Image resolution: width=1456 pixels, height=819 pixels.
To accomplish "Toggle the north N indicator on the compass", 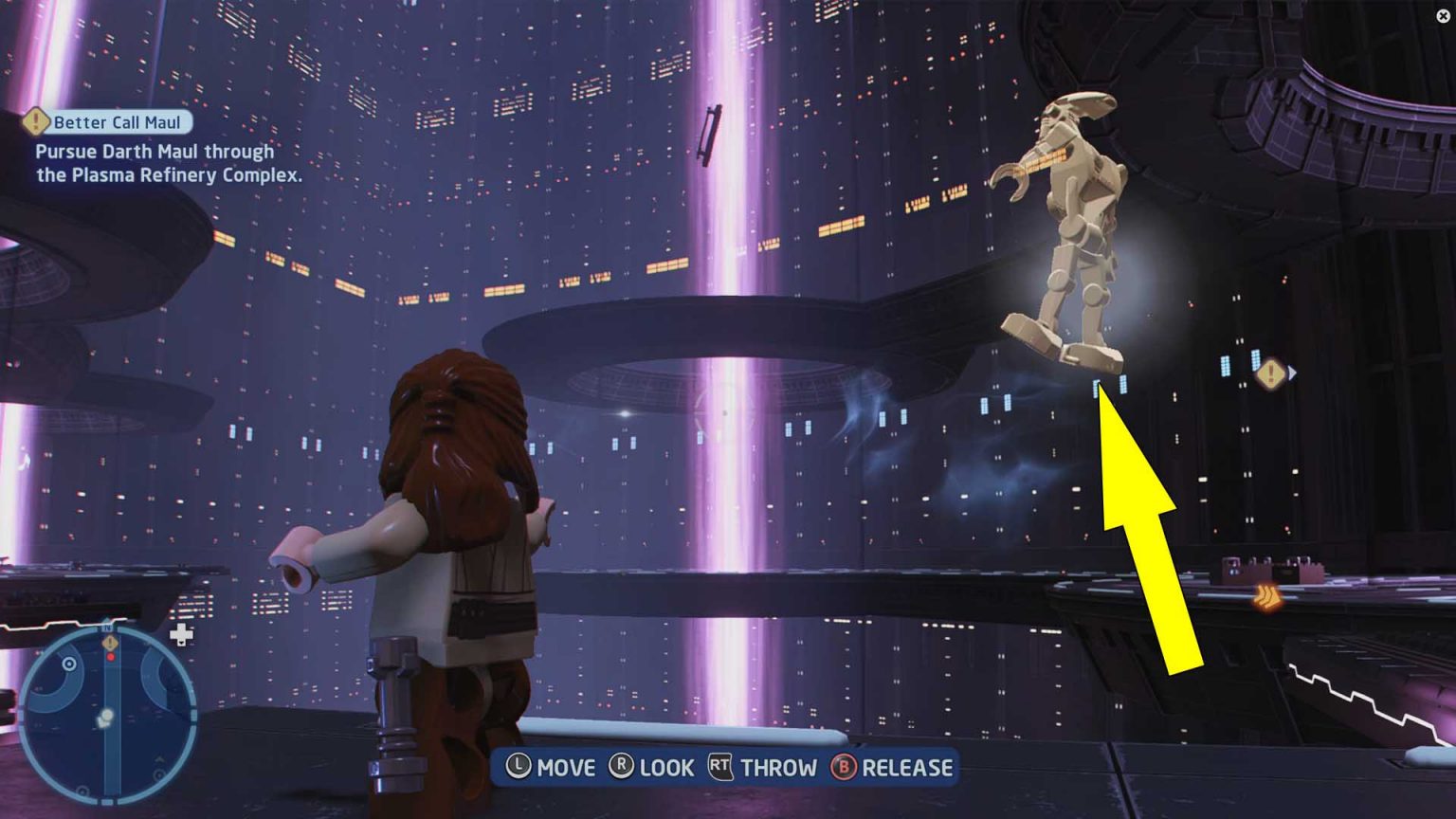I will [107, 628].
